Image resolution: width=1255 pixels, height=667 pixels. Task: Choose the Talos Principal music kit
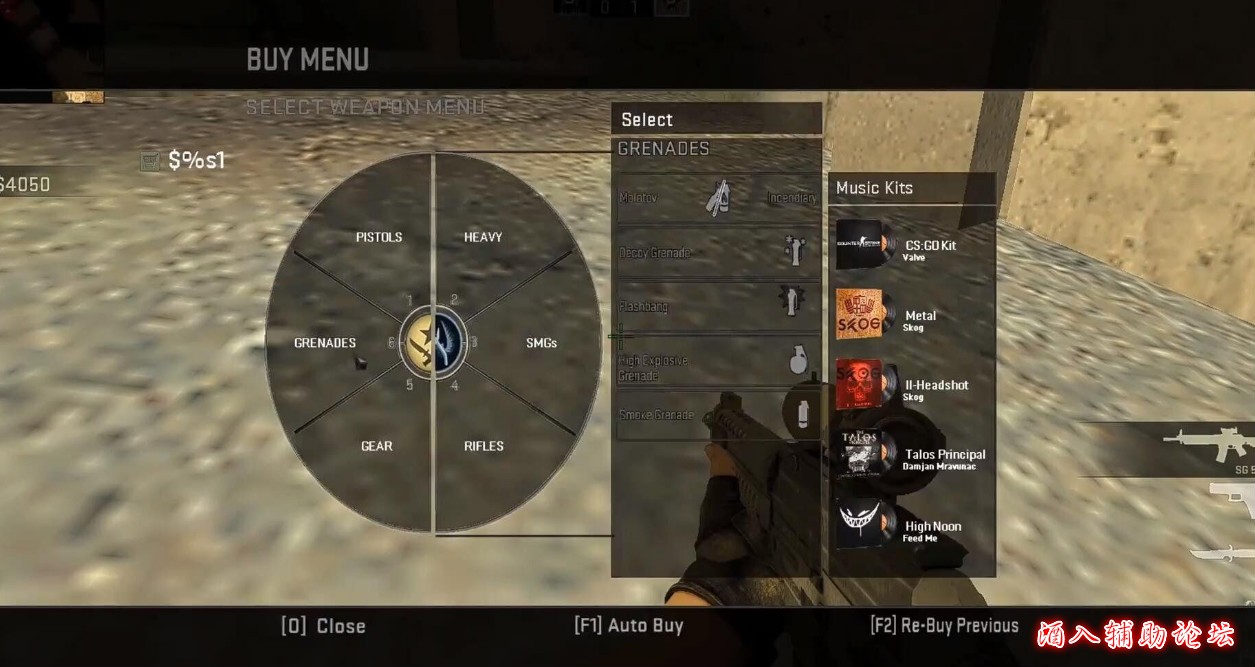point(911,457)
